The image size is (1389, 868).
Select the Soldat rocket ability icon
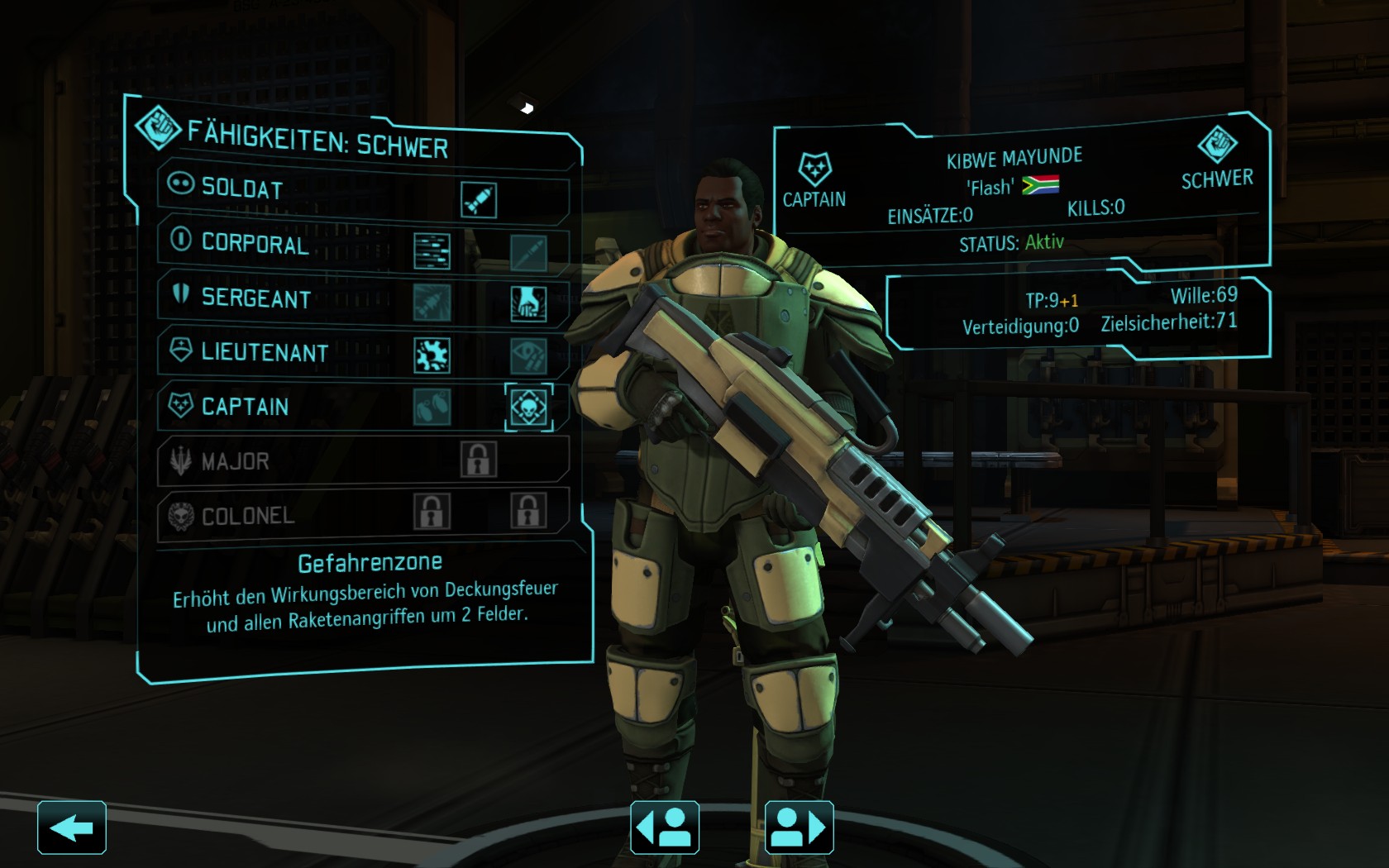[x=479, y=200]
